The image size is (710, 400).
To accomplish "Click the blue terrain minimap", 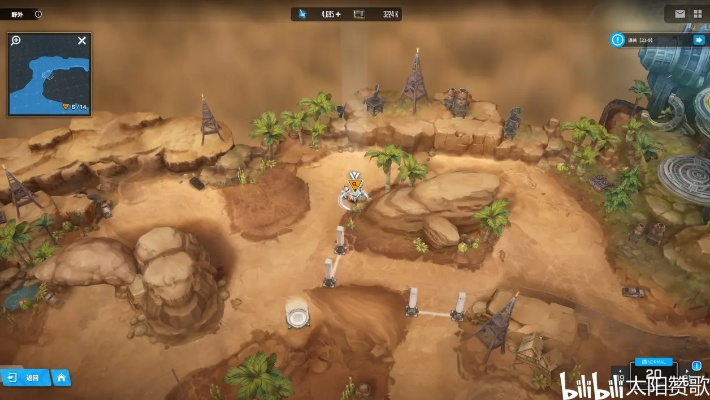I will click(48, 80).
